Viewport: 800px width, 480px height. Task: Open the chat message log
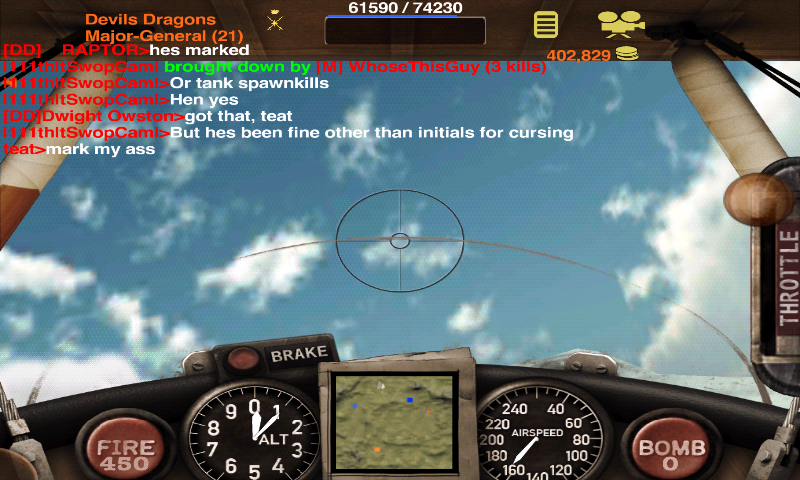pyautogui.click(x=280, y=100)
